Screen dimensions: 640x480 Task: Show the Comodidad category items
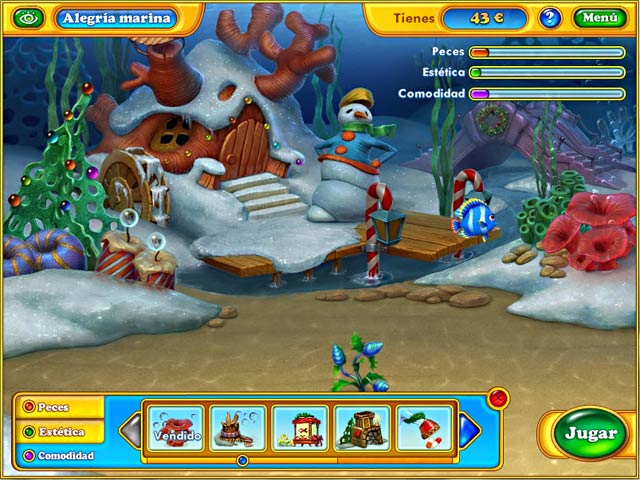coord(60,456)
